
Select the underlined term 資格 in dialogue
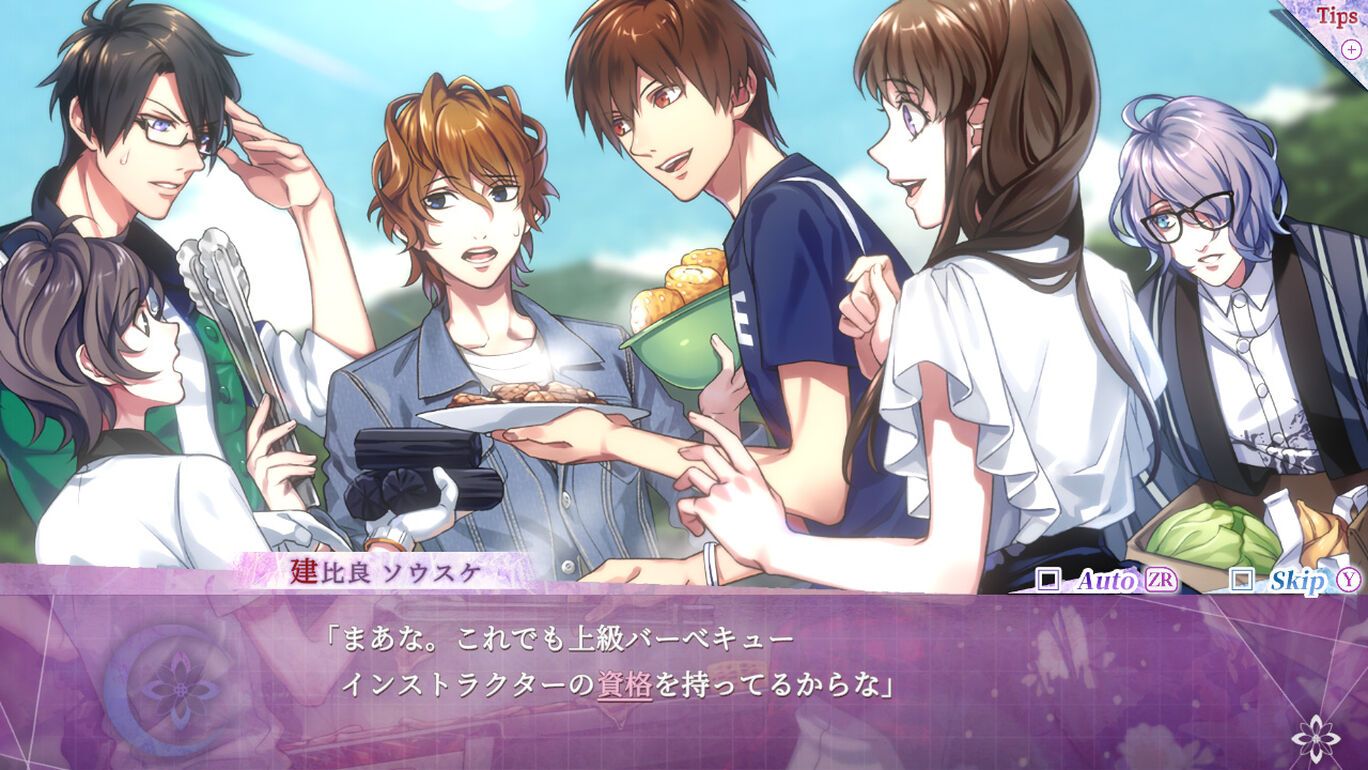[x=625, y=685]
